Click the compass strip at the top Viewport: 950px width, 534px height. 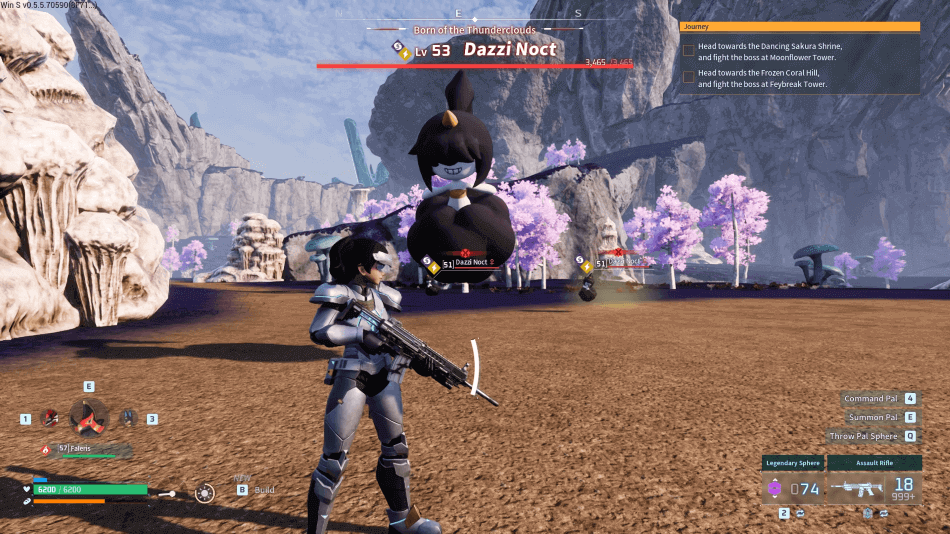(x=458, y=14)
